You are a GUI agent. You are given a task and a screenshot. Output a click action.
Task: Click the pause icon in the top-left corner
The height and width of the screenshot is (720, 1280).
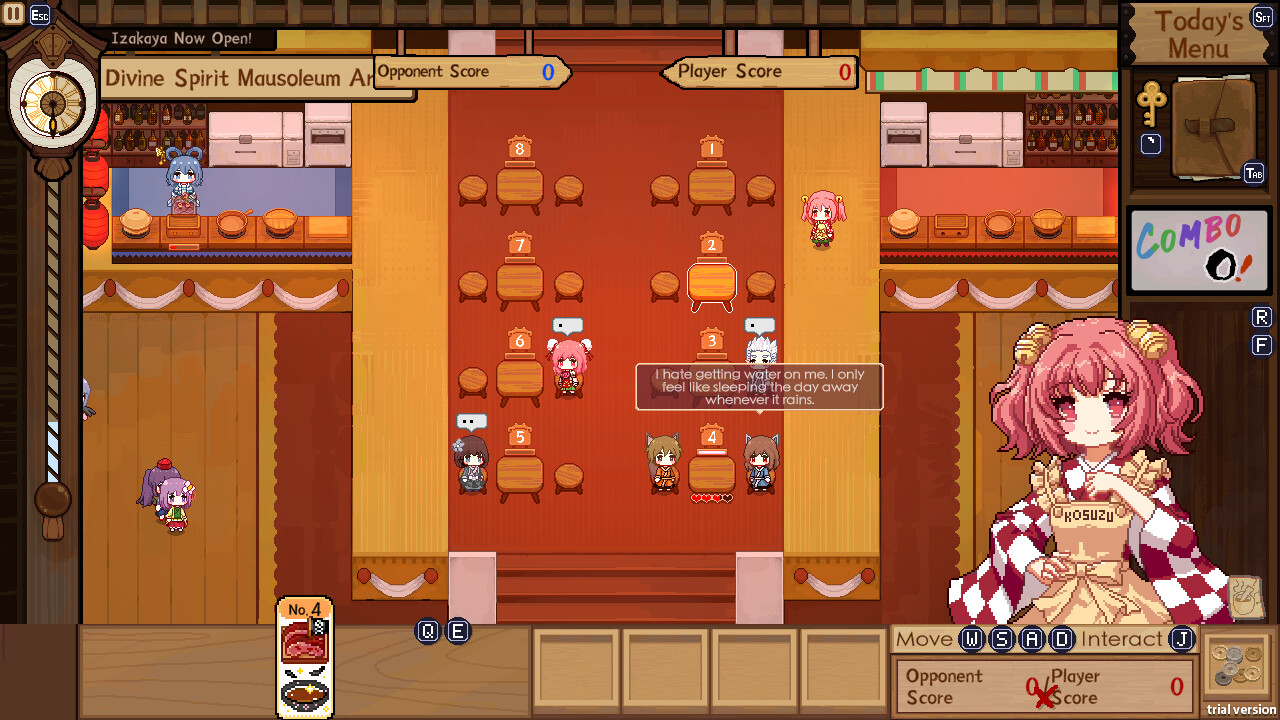click(12, 14)
